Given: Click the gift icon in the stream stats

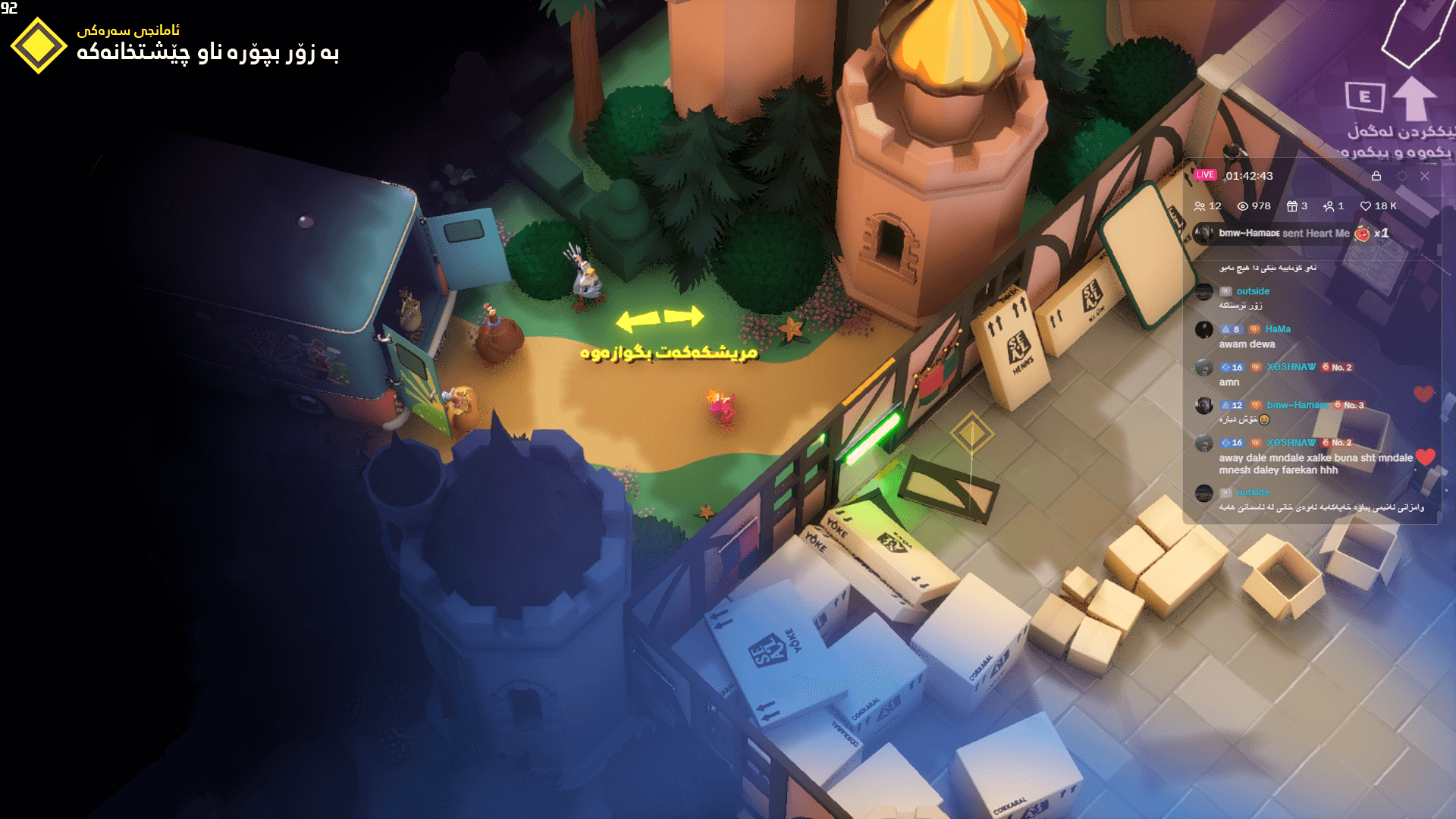Looking at the screenshot, I should coord(1292,206).
